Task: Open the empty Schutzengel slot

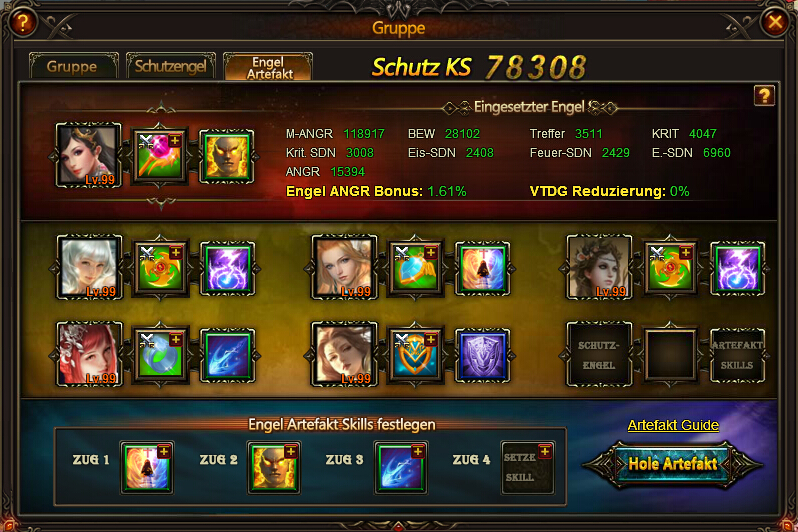Action: coord(599,353)
